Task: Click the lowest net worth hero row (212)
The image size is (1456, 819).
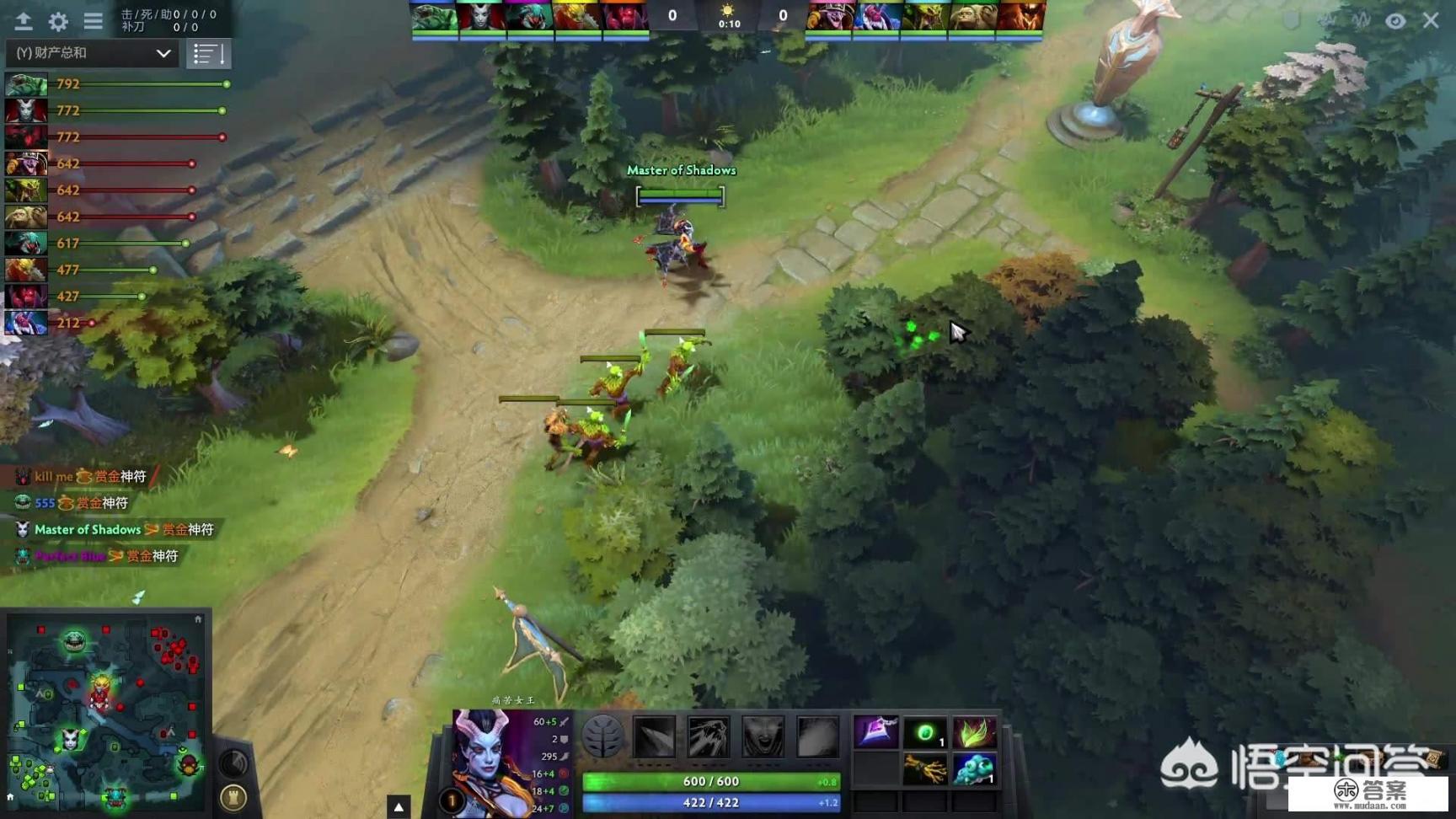Action: tap(51, 323)
